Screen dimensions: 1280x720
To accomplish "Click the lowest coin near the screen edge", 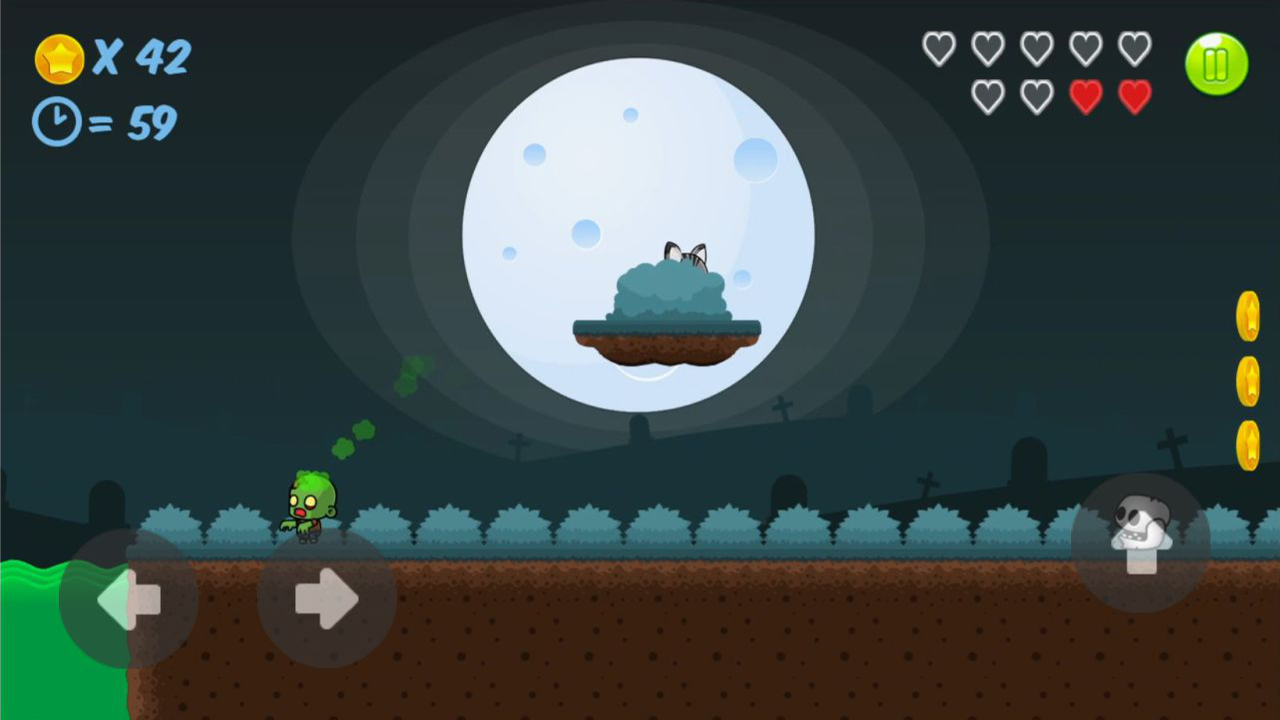I will [1248, 443].
